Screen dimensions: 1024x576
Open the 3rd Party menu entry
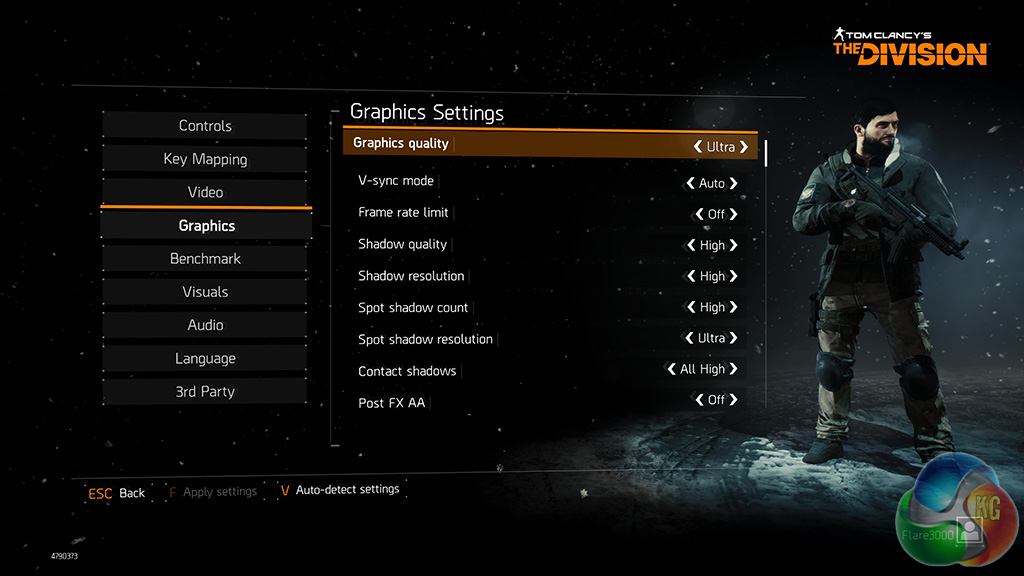(205, 392)
